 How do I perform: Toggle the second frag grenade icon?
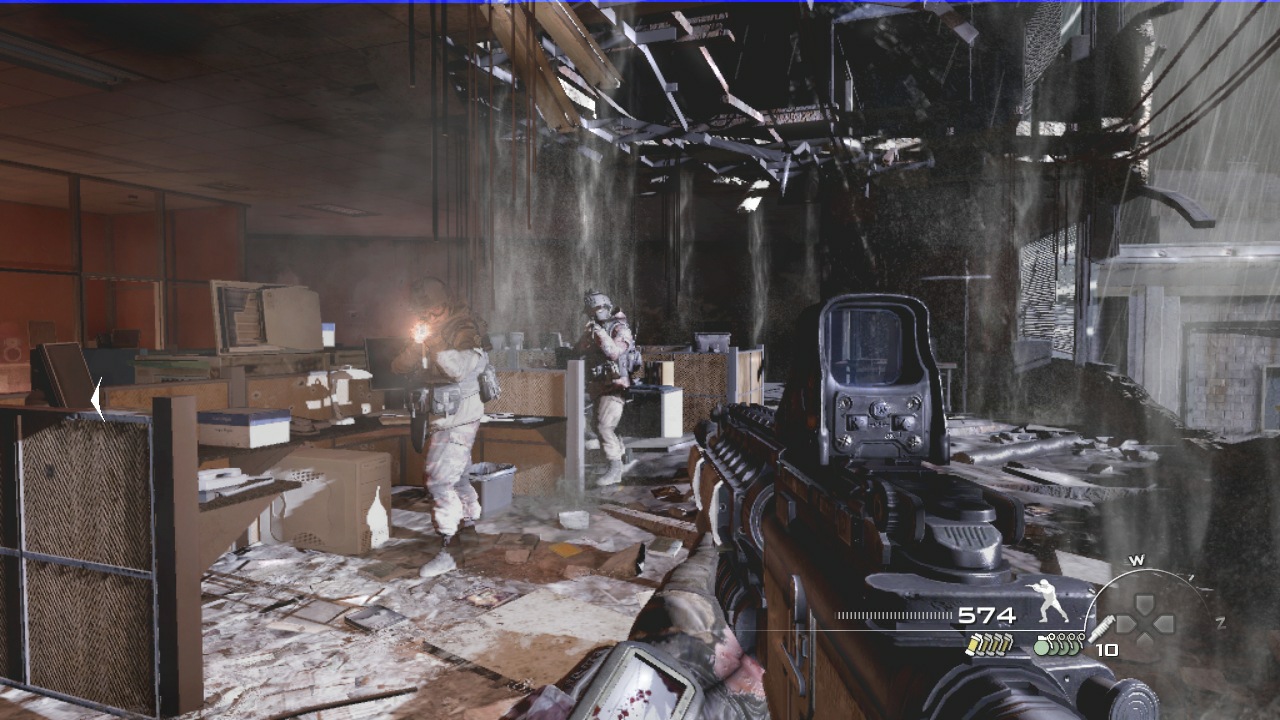click(1055, 648)
